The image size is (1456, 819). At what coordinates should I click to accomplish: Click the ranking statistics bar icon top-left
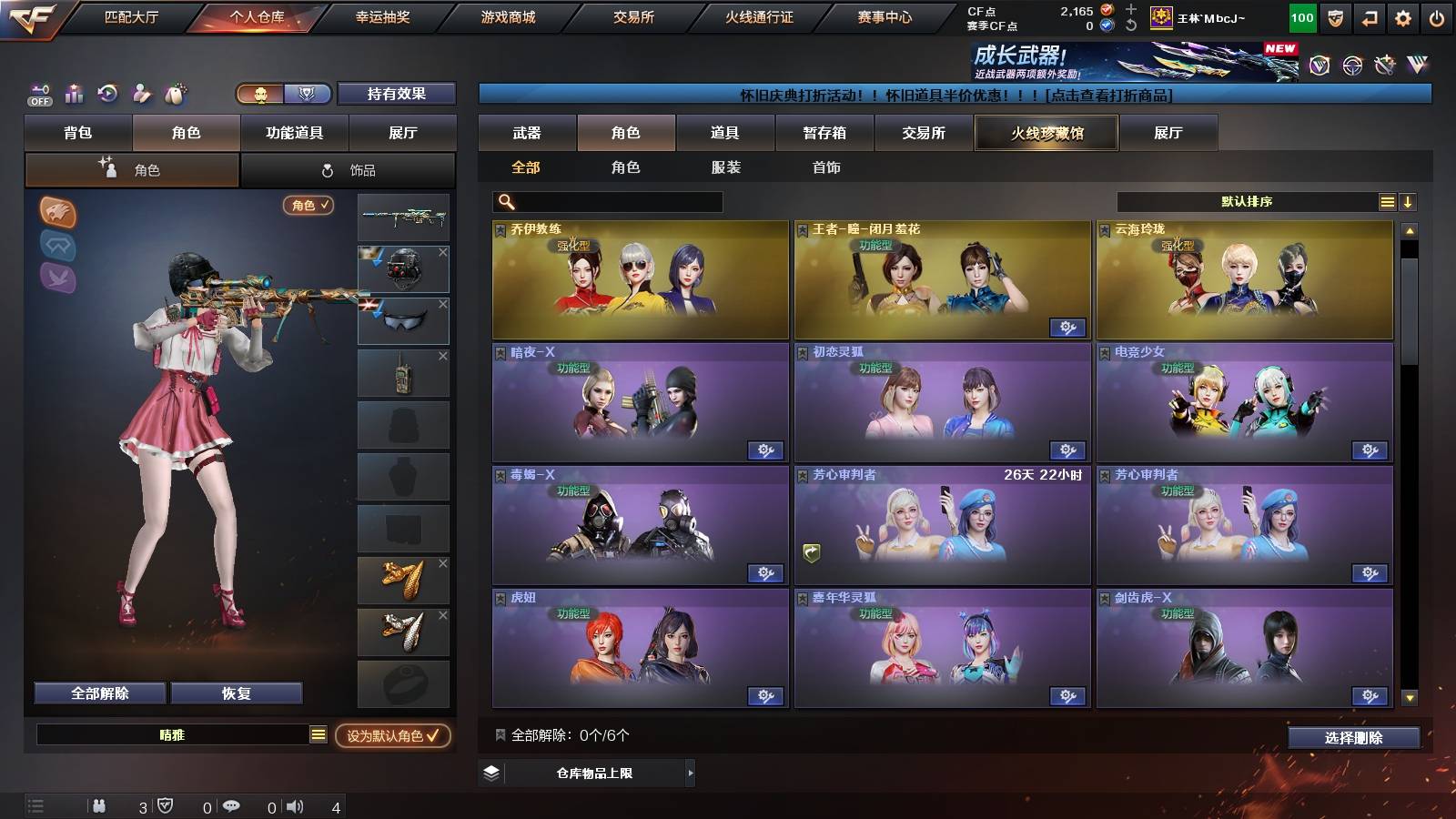(74, 93)
